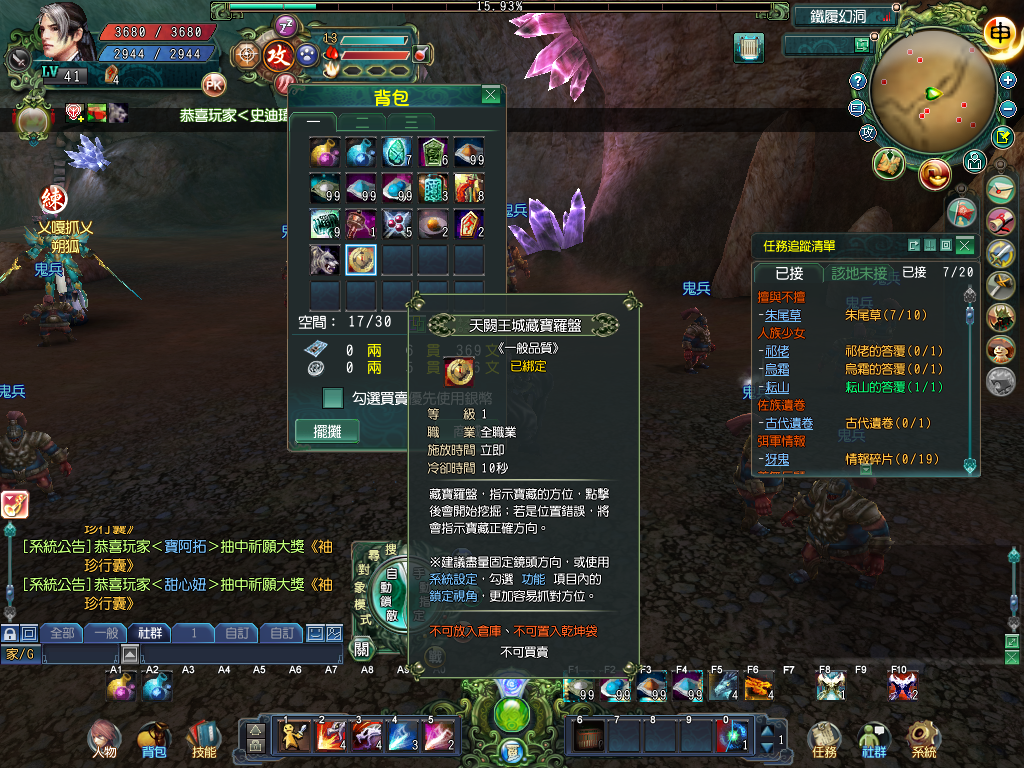Zoom out the minimap with minus button

(x=1007, y=109)
